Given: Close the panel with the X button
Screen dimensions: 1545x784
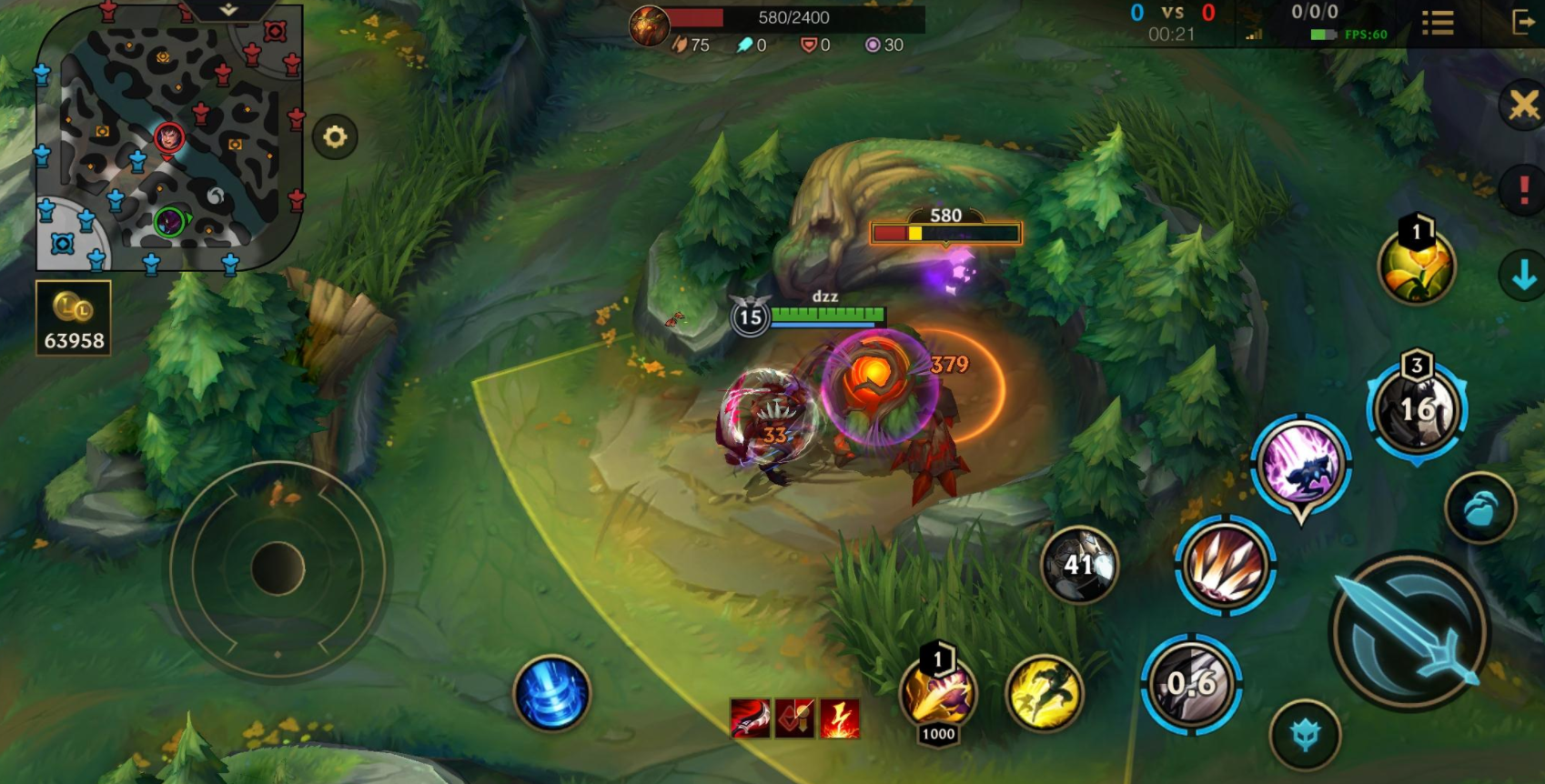Looking at the screenshot, I should (x=1523, y=105).
